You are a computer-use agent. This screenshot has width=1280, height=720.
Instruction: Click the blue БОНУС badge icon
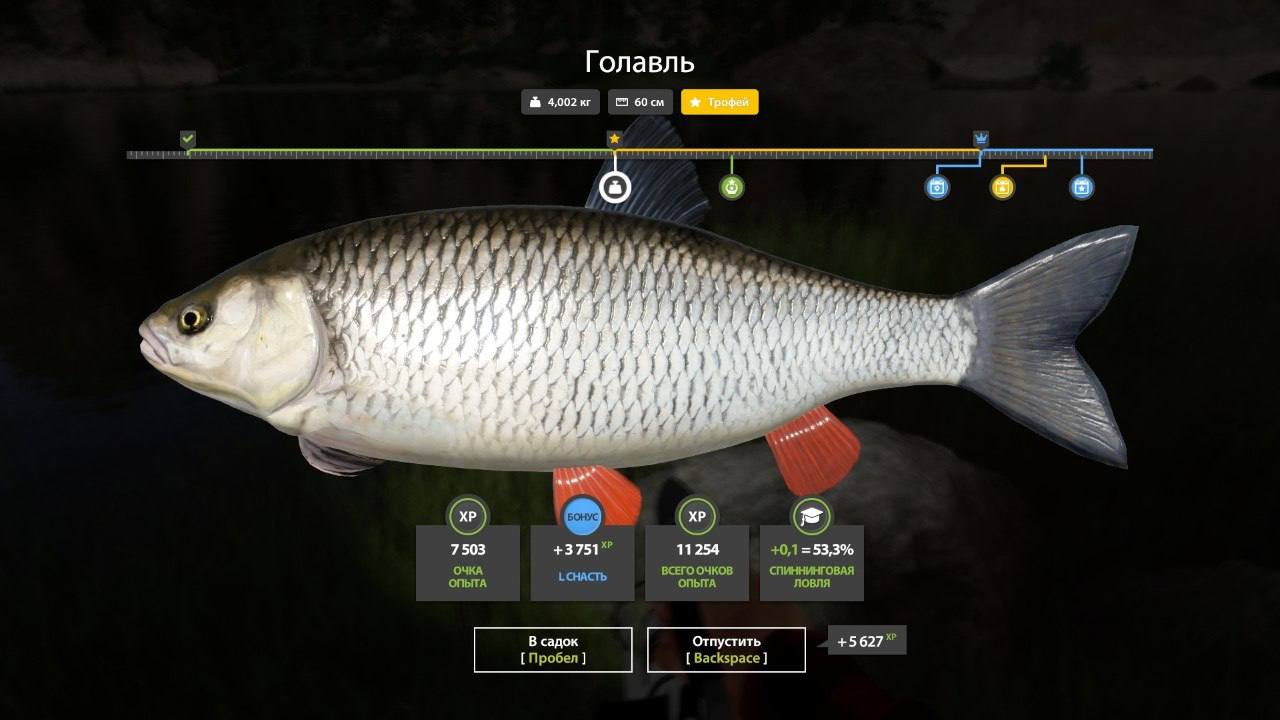point(582,516)
